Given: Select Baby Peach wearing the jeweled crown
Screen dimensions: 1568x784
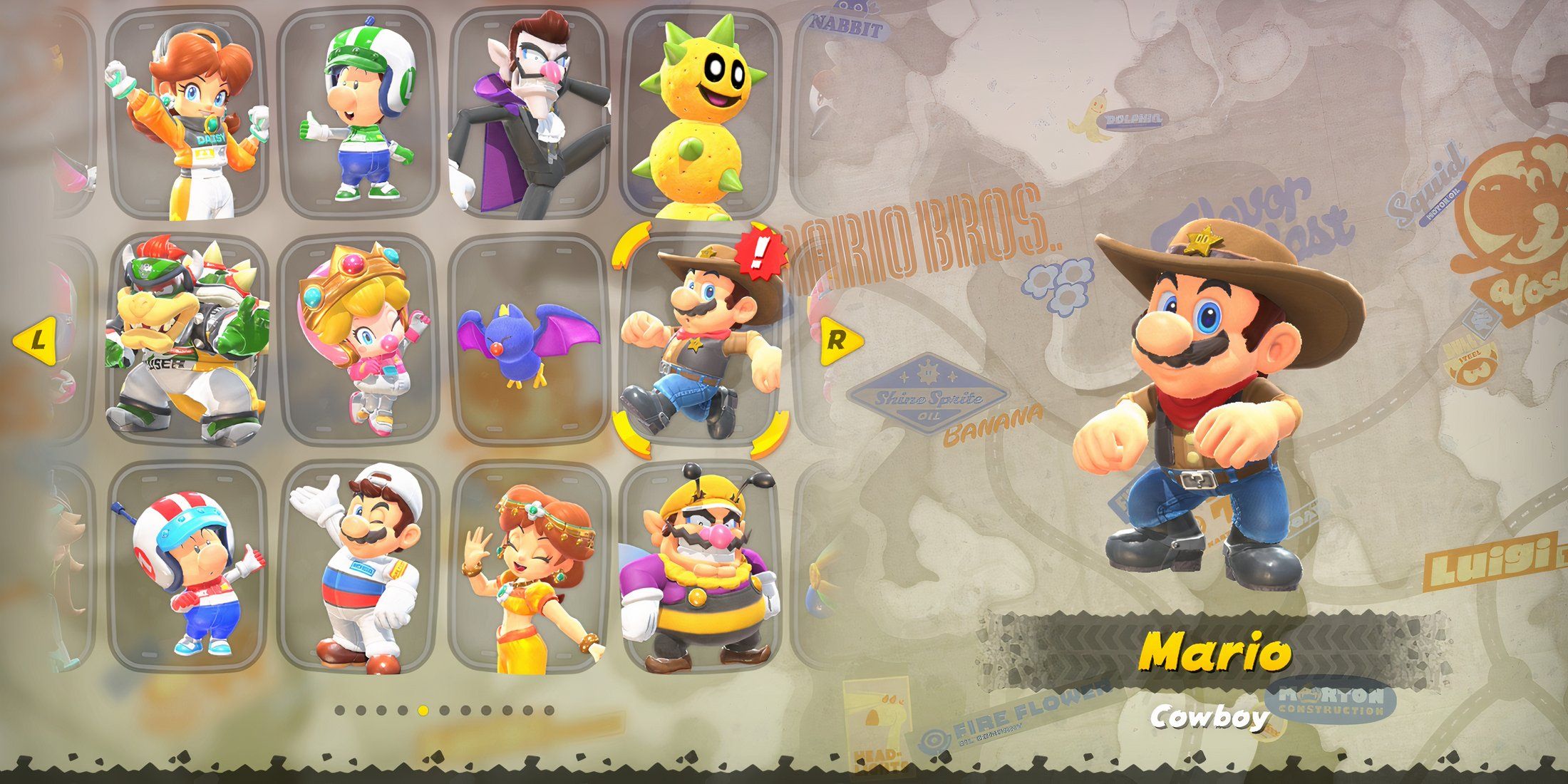Looking at the screenshot, I should (x=356, y=341).
